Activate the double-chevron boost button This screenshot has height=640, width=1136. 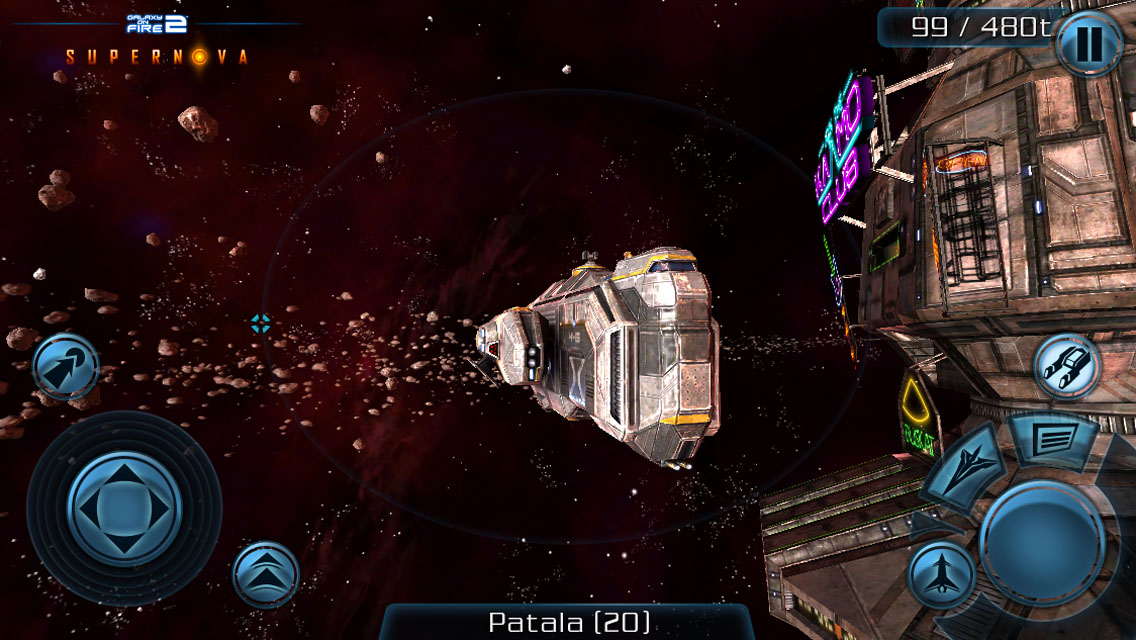click(266, 574)
